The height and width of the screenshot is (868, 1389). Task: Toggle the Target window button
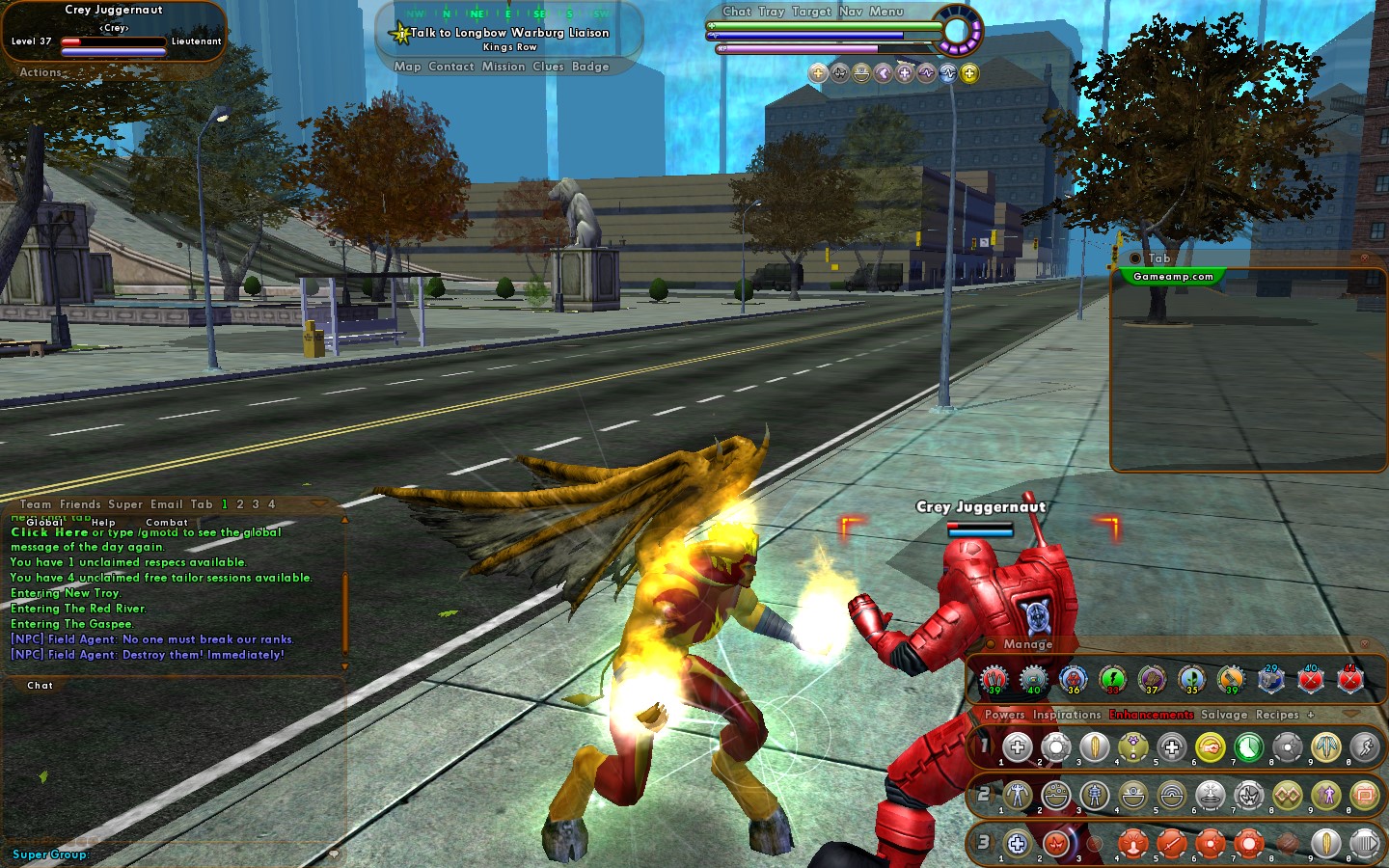tap(811, 12)
